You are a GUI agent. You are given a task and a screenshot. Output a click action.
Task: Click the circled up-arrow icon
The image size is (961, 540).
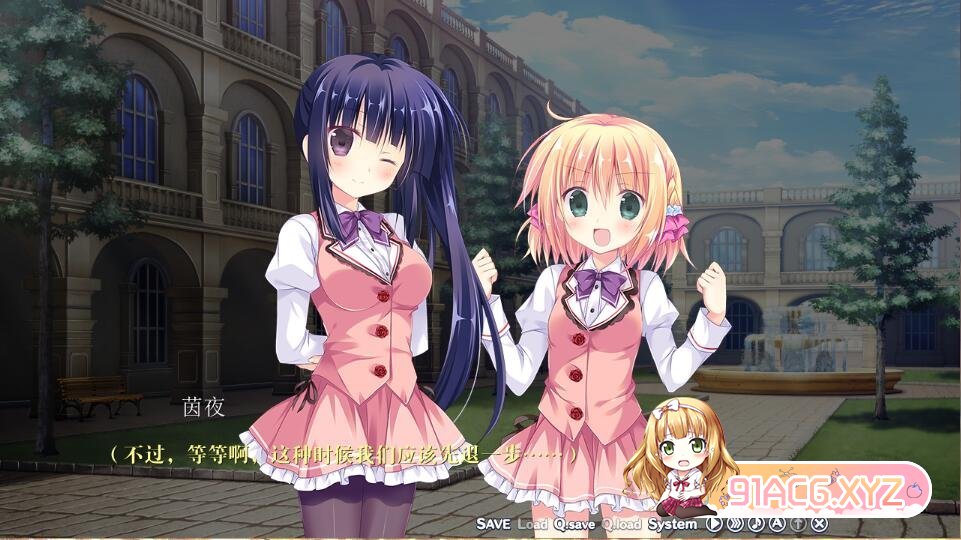pyautogui.click(x=798, y=523)
